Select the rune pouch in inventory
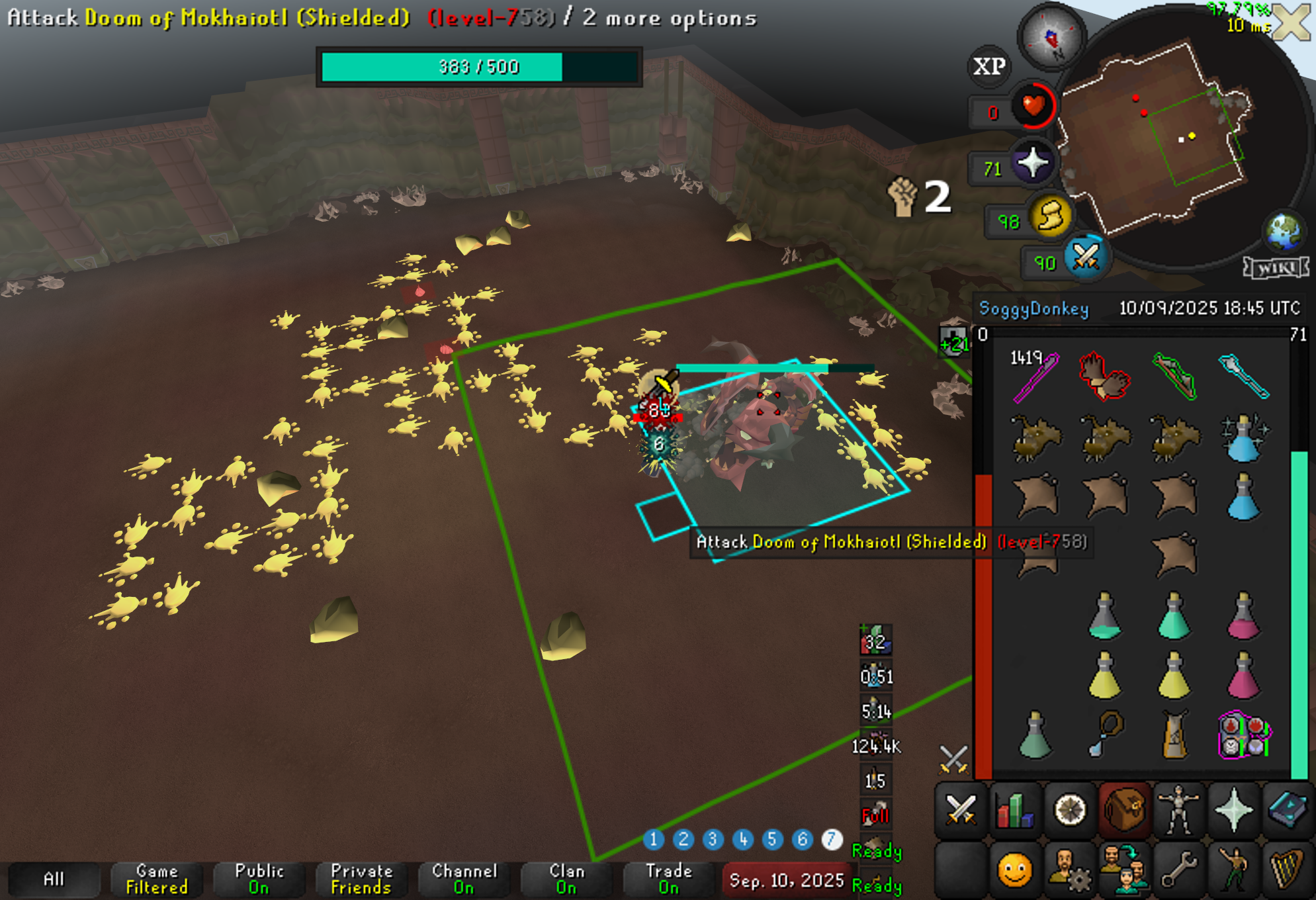1316x900 pixels. (x=1243, y=735)
